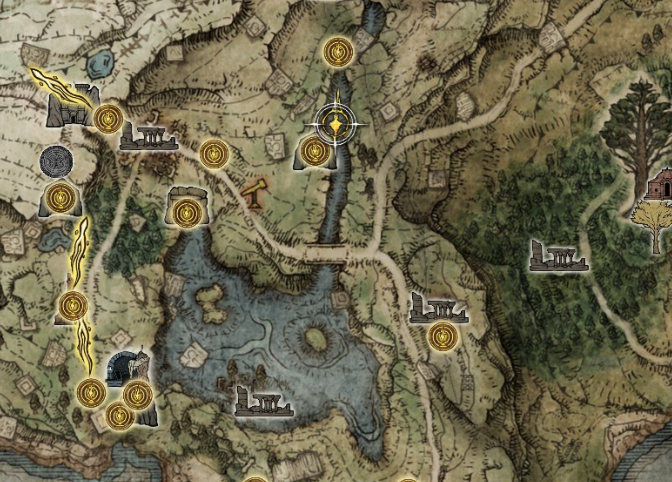Click the telescope map marker
672x482 pixels.
(x=254, y=191)
